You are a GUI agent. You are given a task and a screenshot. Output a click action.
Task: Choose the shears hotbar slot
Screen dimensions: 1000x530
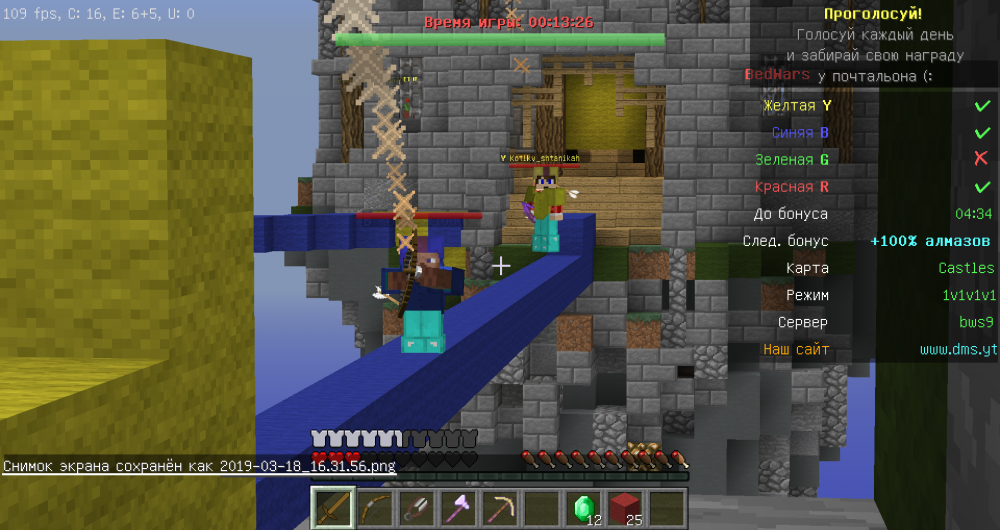pos(414,508)
